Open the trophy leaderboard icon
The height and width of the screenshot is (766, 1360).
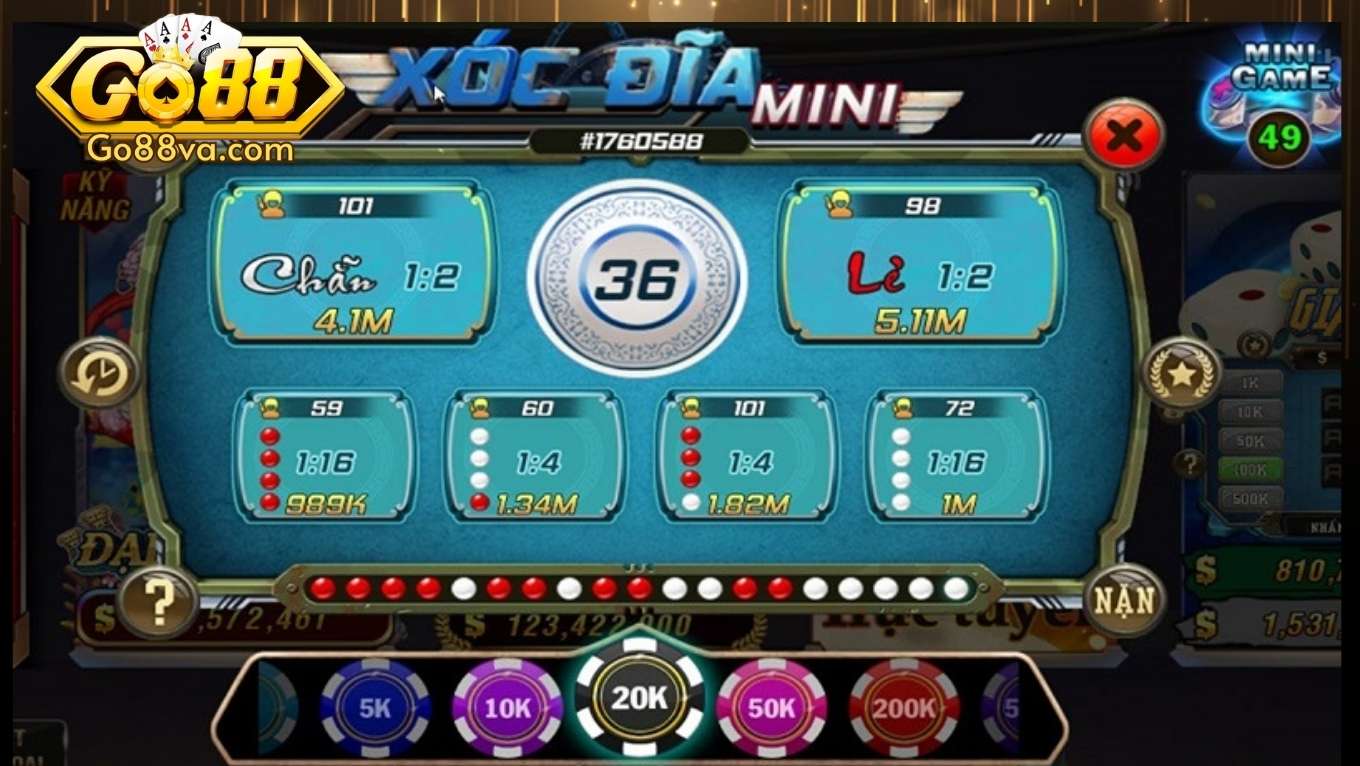tap(1182, 374)
